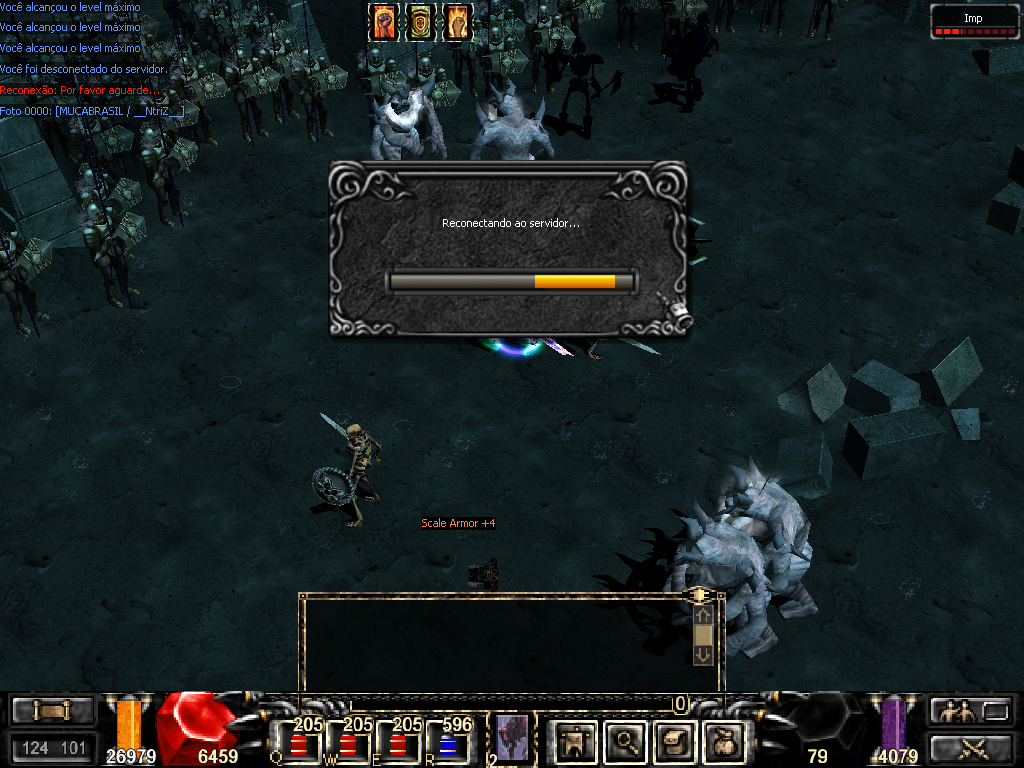Click the flaming fist buff icon
The image size is (1024, 768).
[x=456, y=22]
